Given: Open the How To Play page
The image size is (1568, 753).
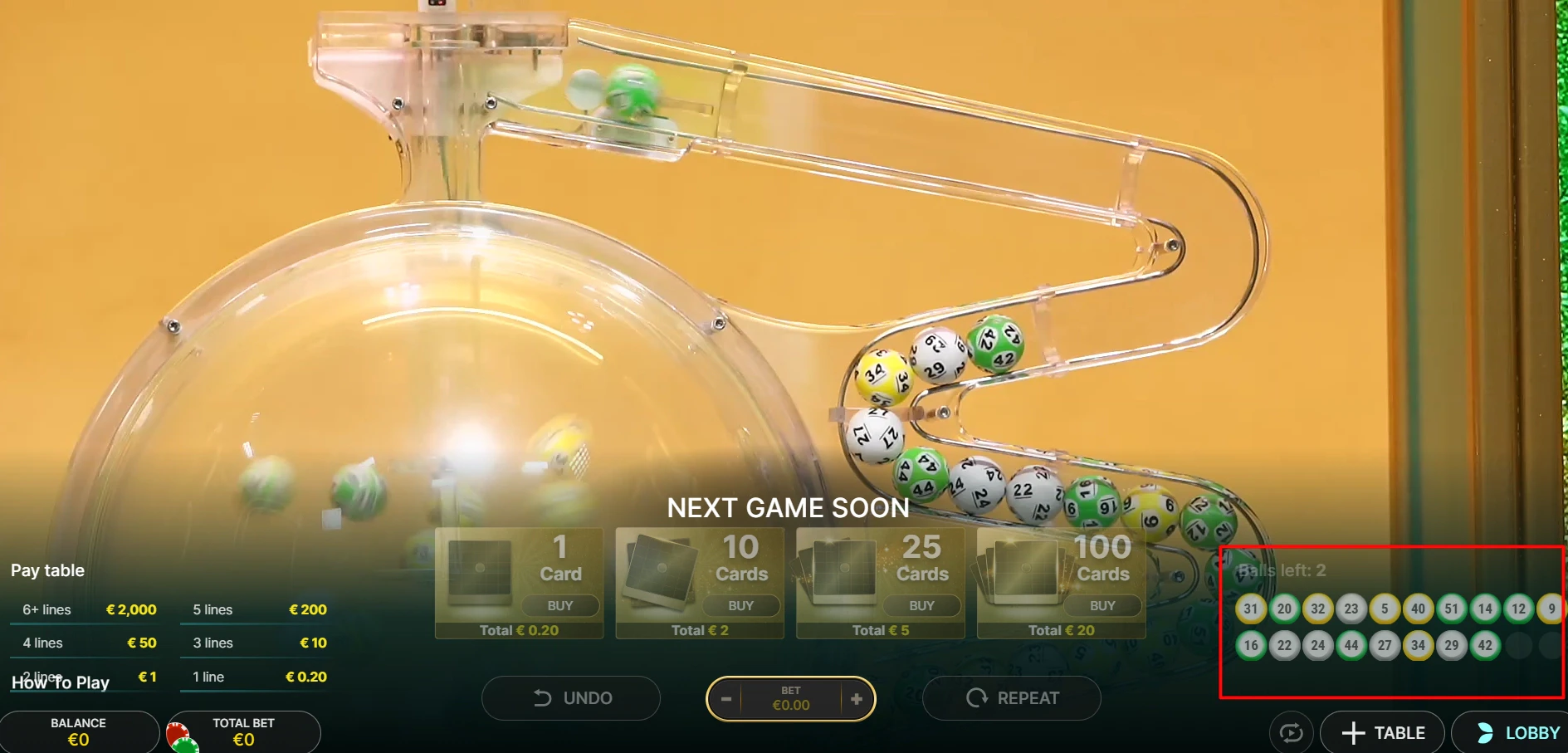Looking at the screenshot, I should pos(59,682).
